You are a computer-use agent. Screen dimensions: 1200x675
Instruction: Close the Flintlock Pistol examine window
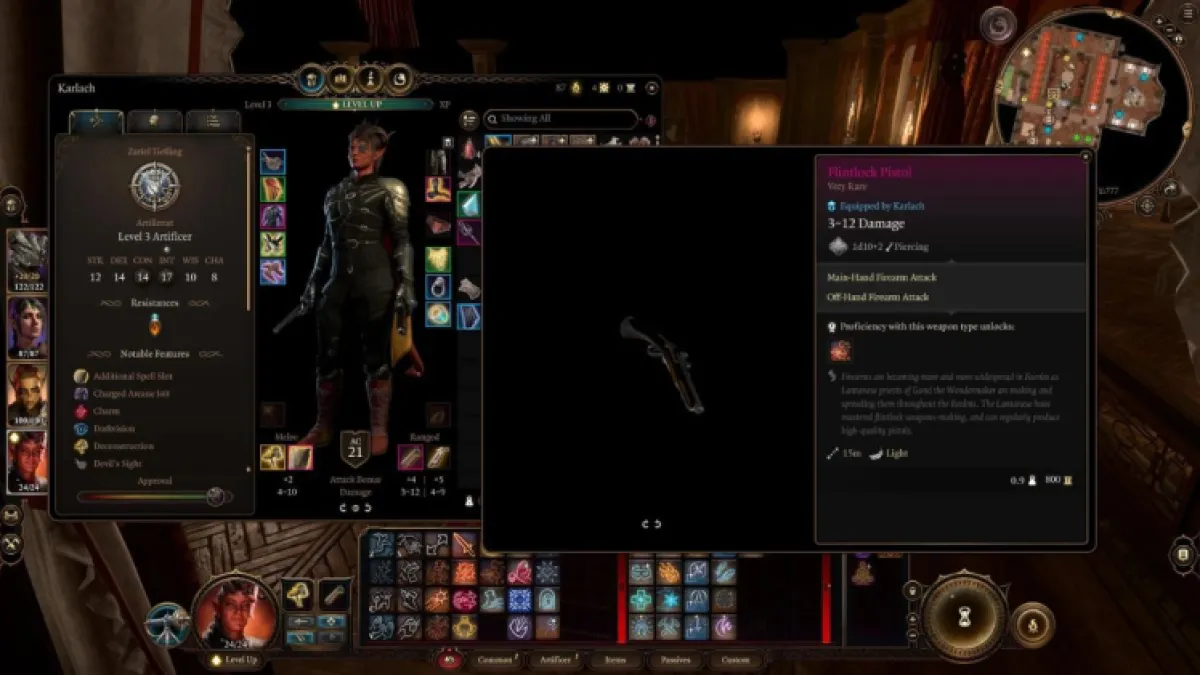[x=1085, y=157]
